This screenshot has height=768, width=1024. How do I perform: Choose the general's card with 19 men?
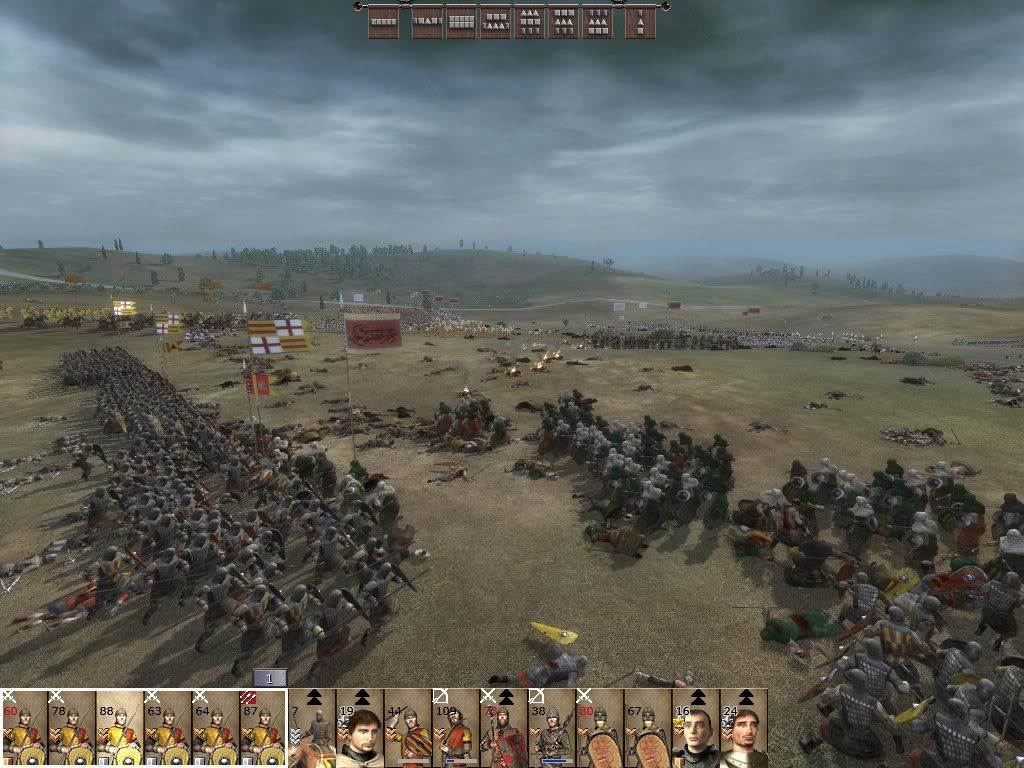[360, 728]
